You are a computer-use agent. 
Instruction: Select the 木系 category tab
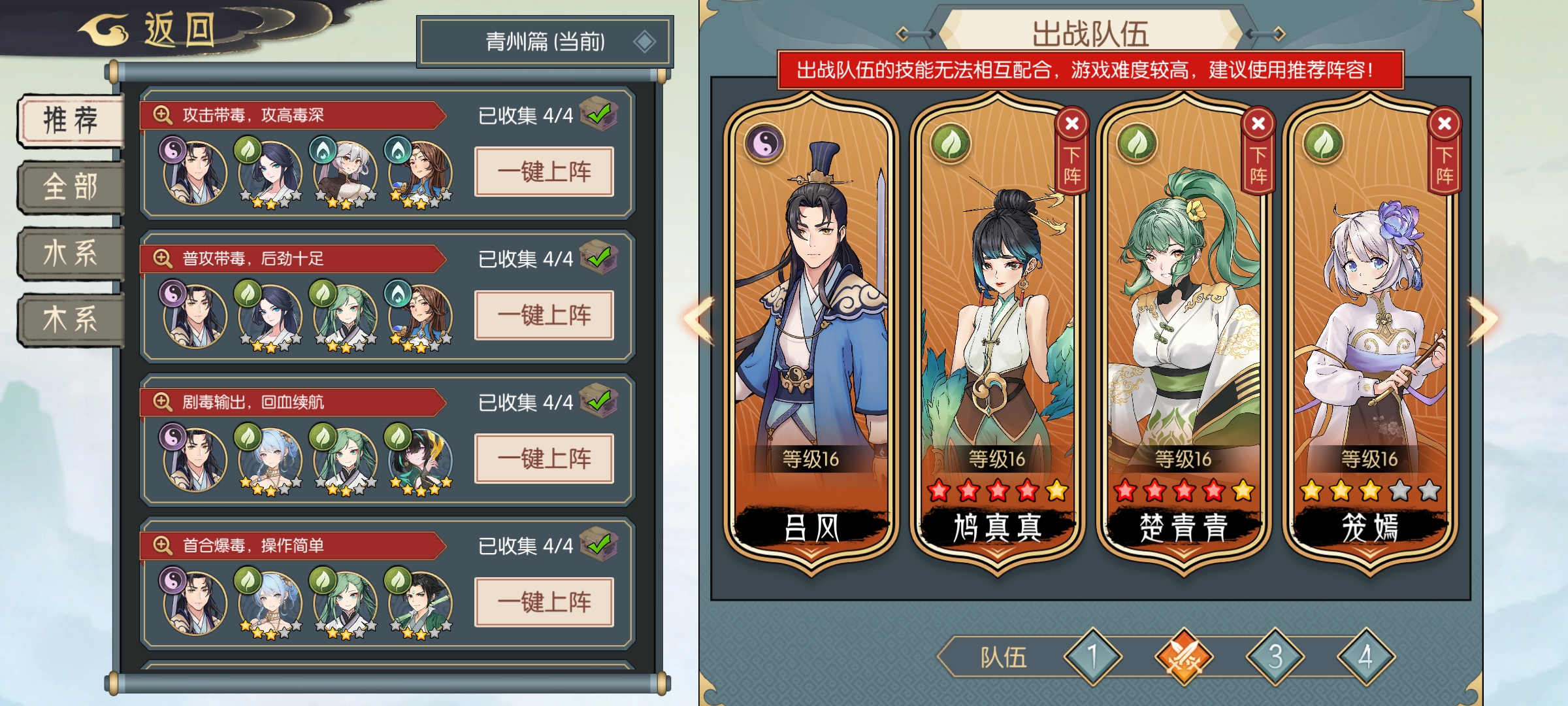[71, 320]
